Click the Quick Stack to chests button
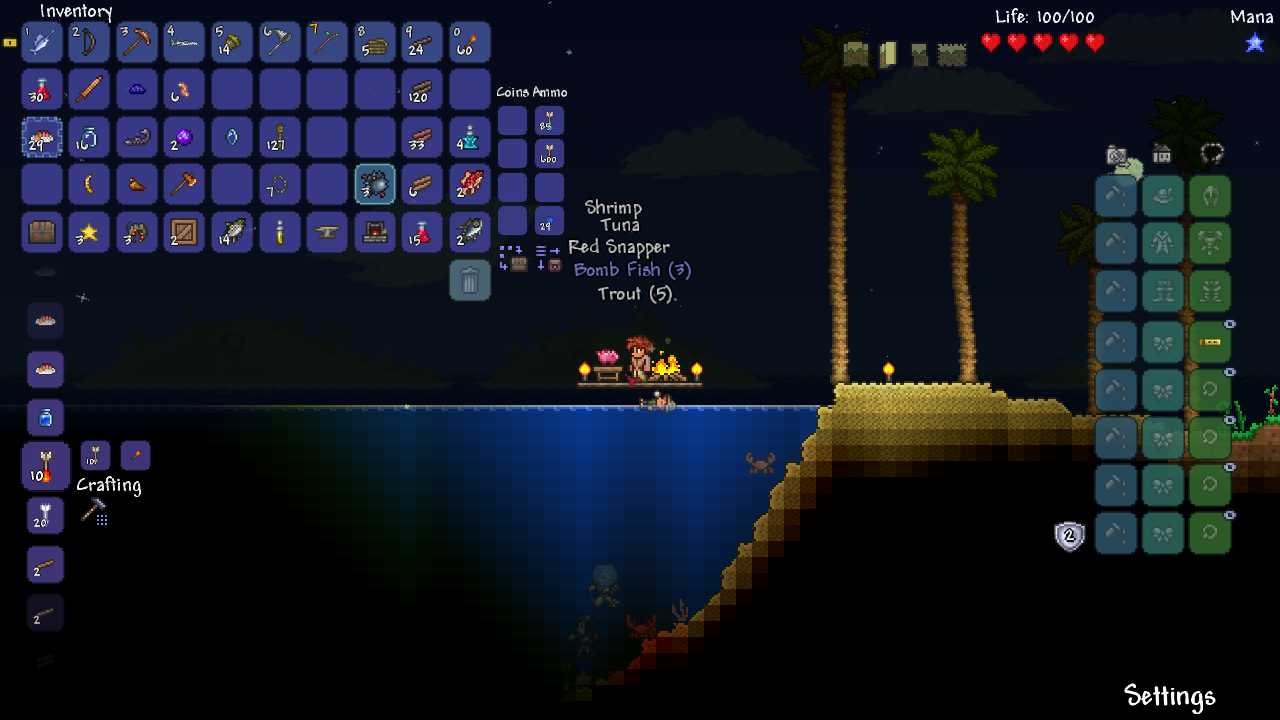Image resolution: width=1280 pixels, height=720 pixels. (513, 258)
